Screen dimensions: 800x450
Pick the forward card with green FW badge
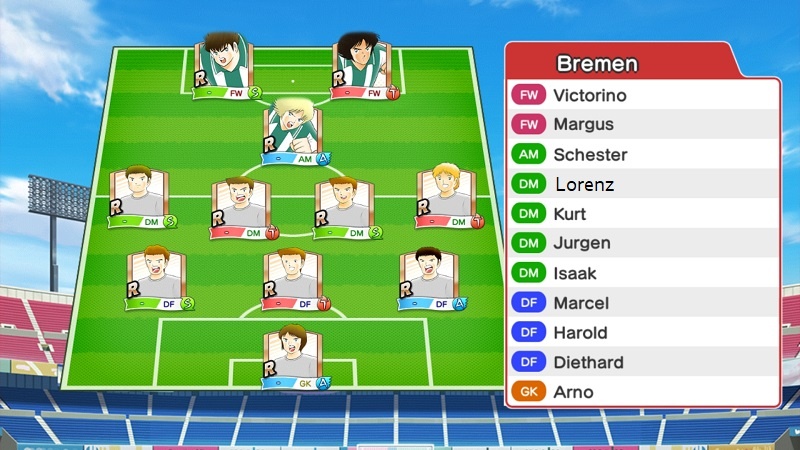tap(225, 66)
